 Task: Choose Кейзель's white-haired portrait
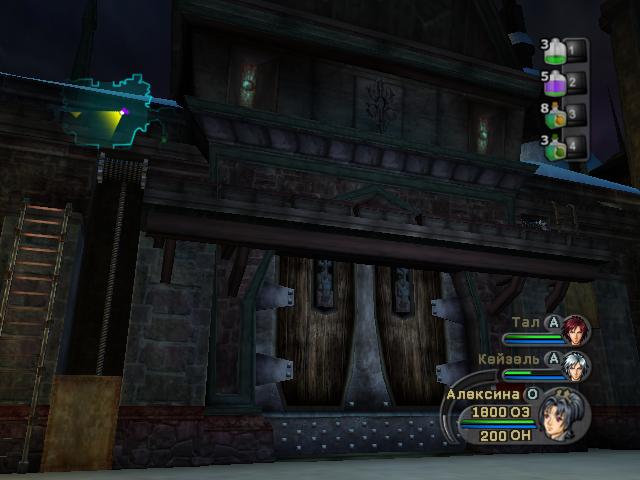pos(577,364)
